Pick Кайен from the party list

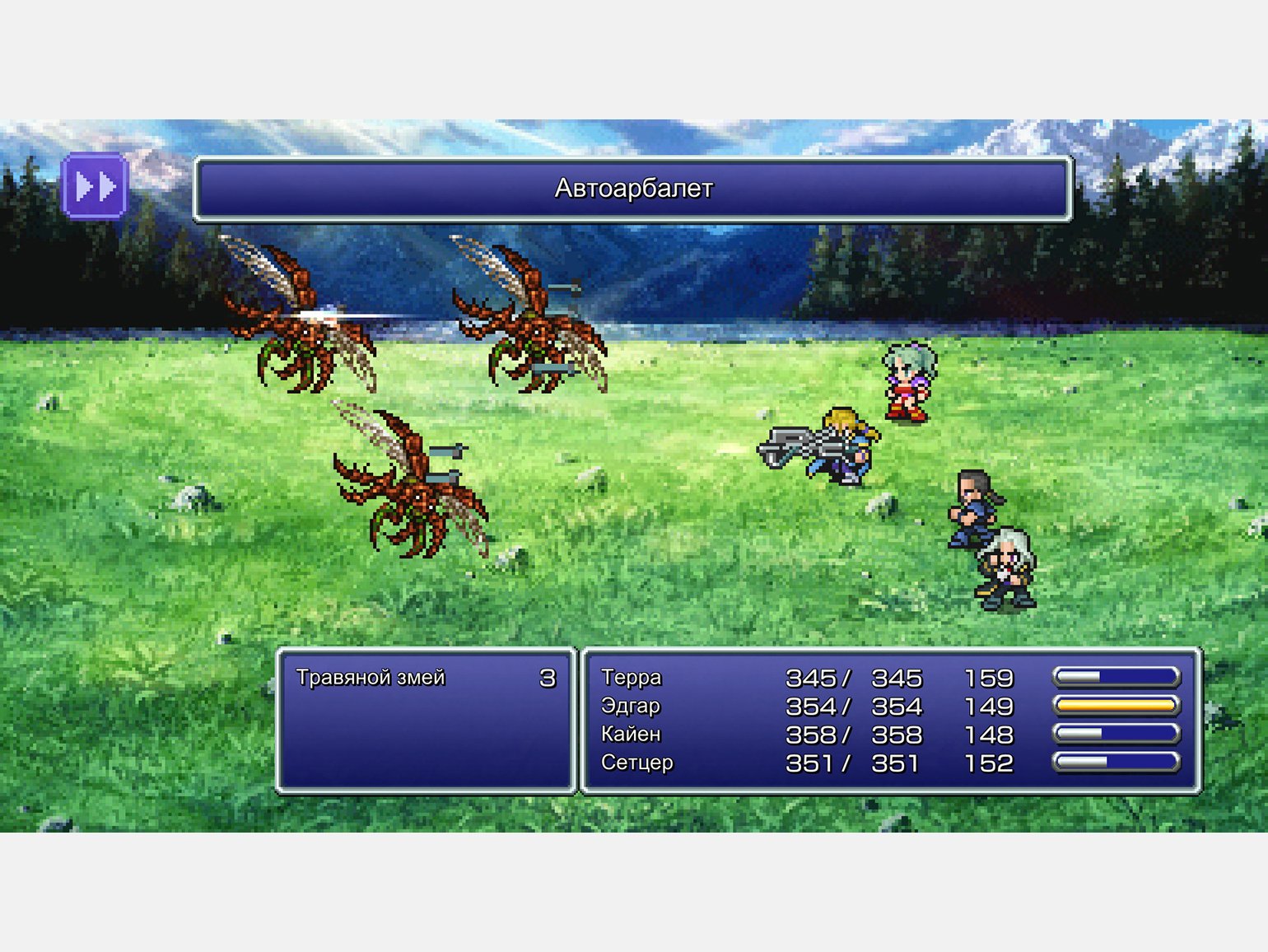[x=631, y=735]
